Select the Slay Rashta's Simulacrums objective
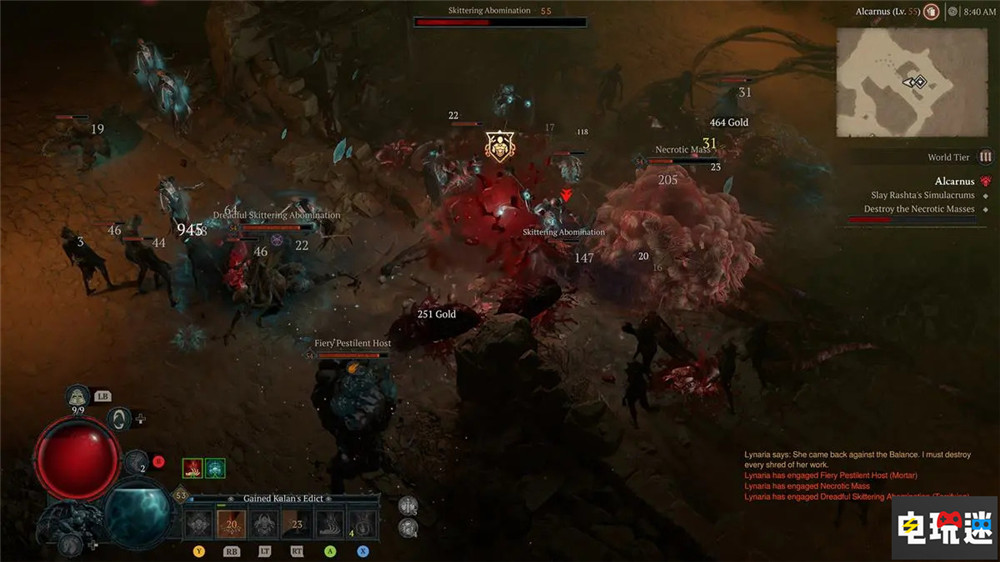Image resolution: width=1000 pixels, height=562 pixels. pyautogui.click(x=920, y=195)
